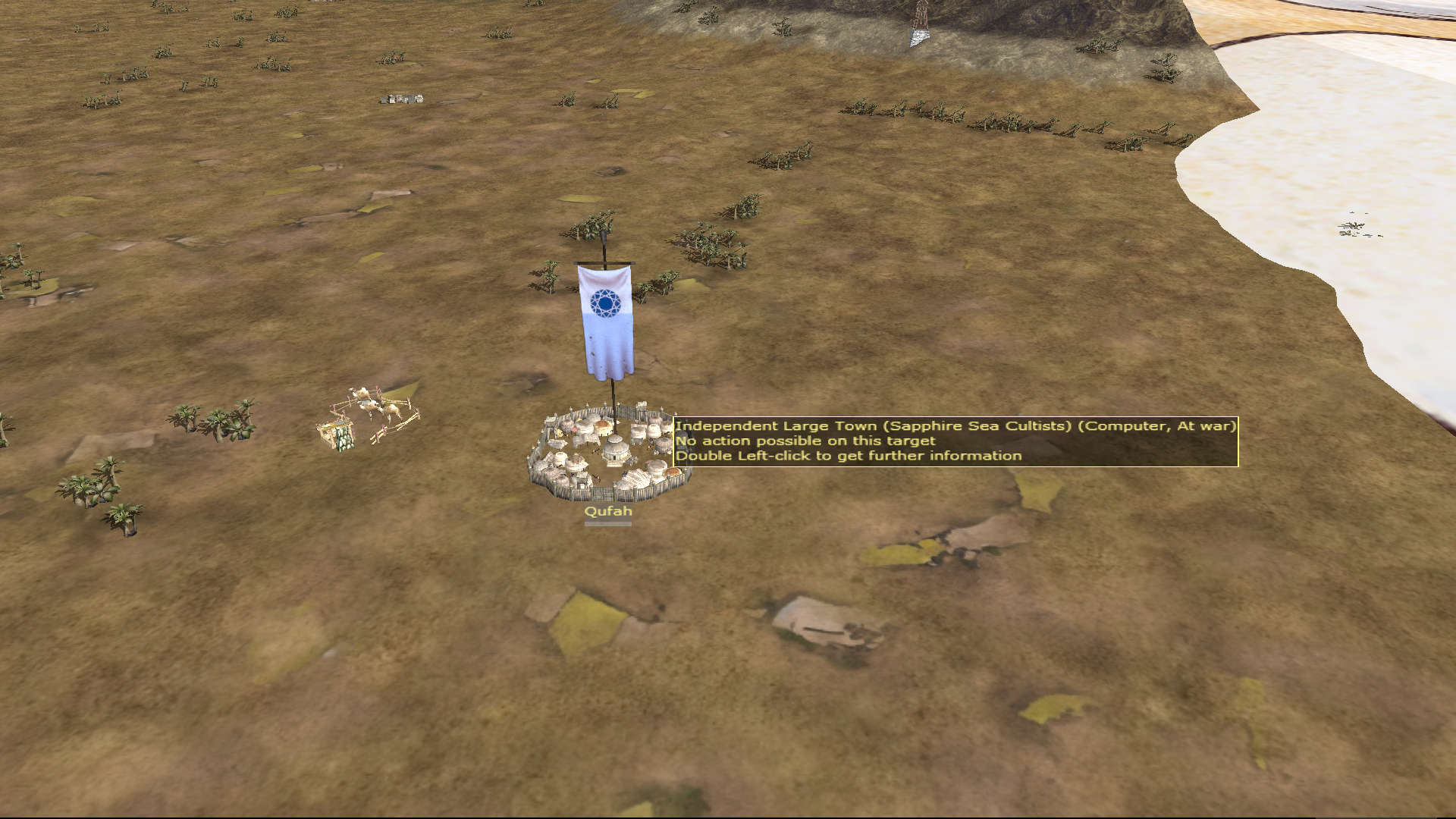Screen dimensions: 1456x819
Task: Select the Qufah settlement on the map
Action: coord(609,457)
